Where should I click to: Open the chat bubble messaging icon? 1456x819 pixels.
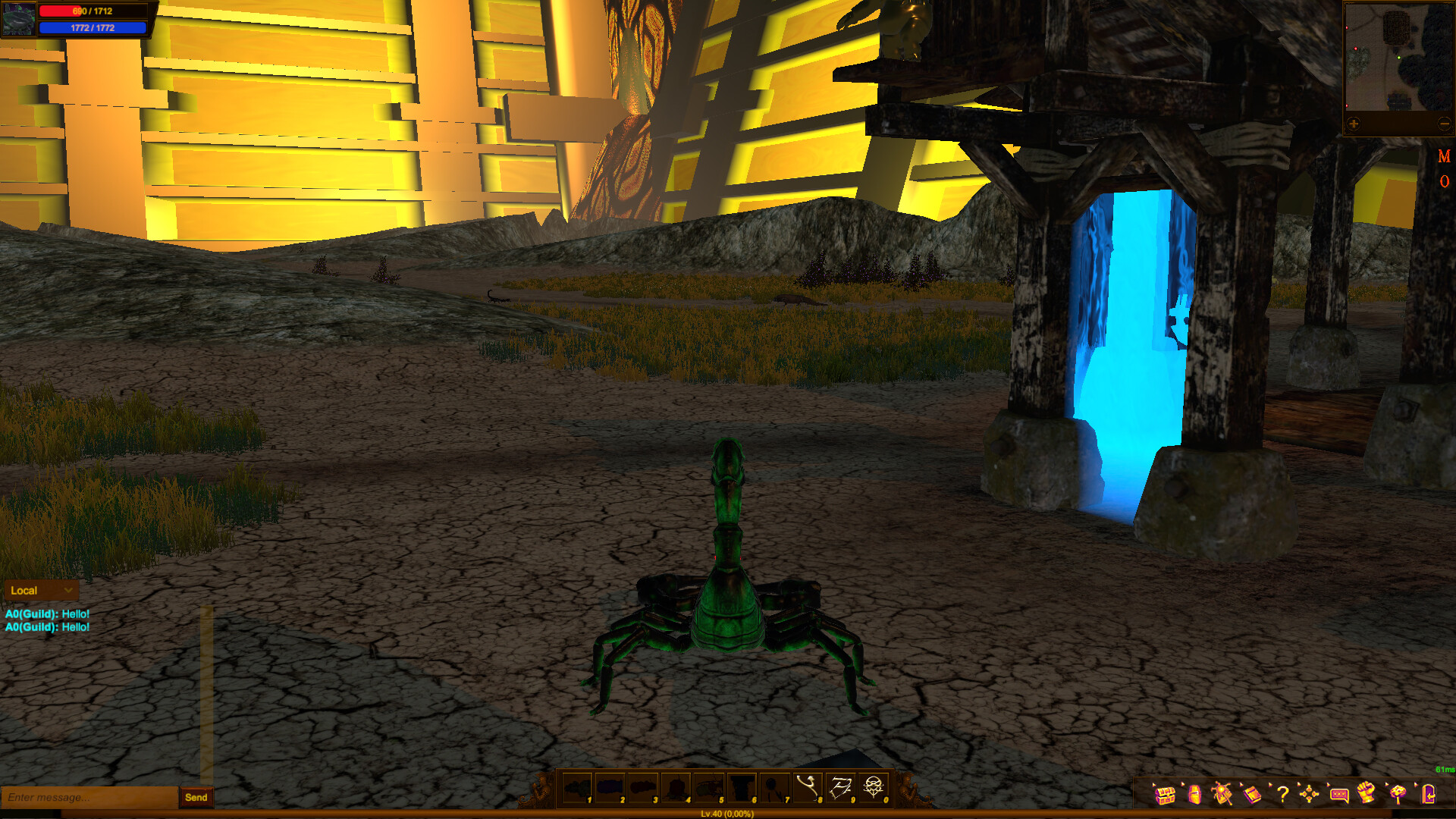click(x=1340, y=795)
